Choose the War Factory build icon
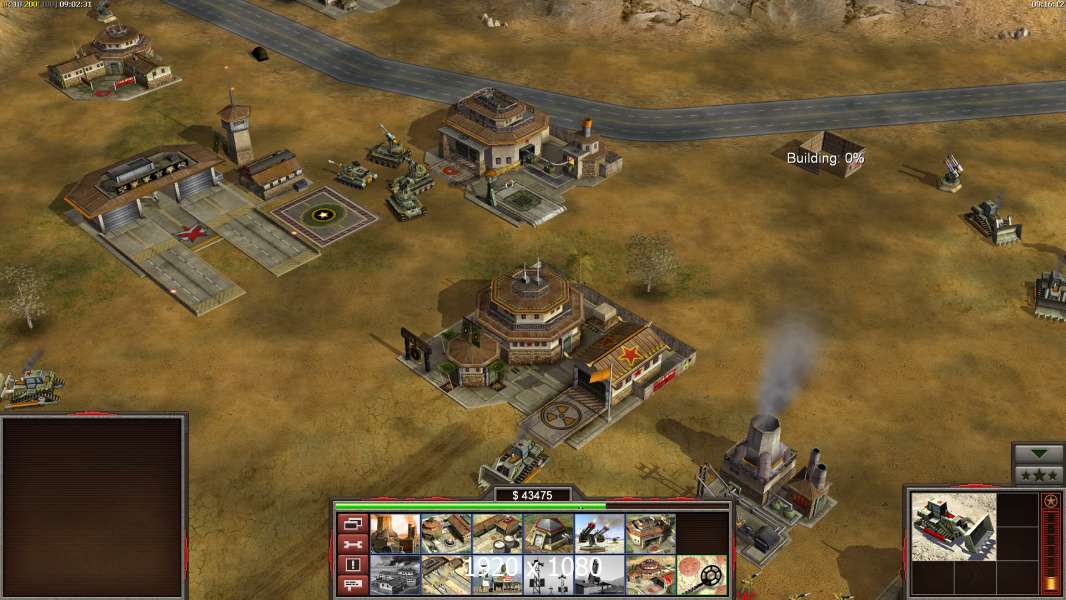The image size is (1066, 600). click(650, 534)
